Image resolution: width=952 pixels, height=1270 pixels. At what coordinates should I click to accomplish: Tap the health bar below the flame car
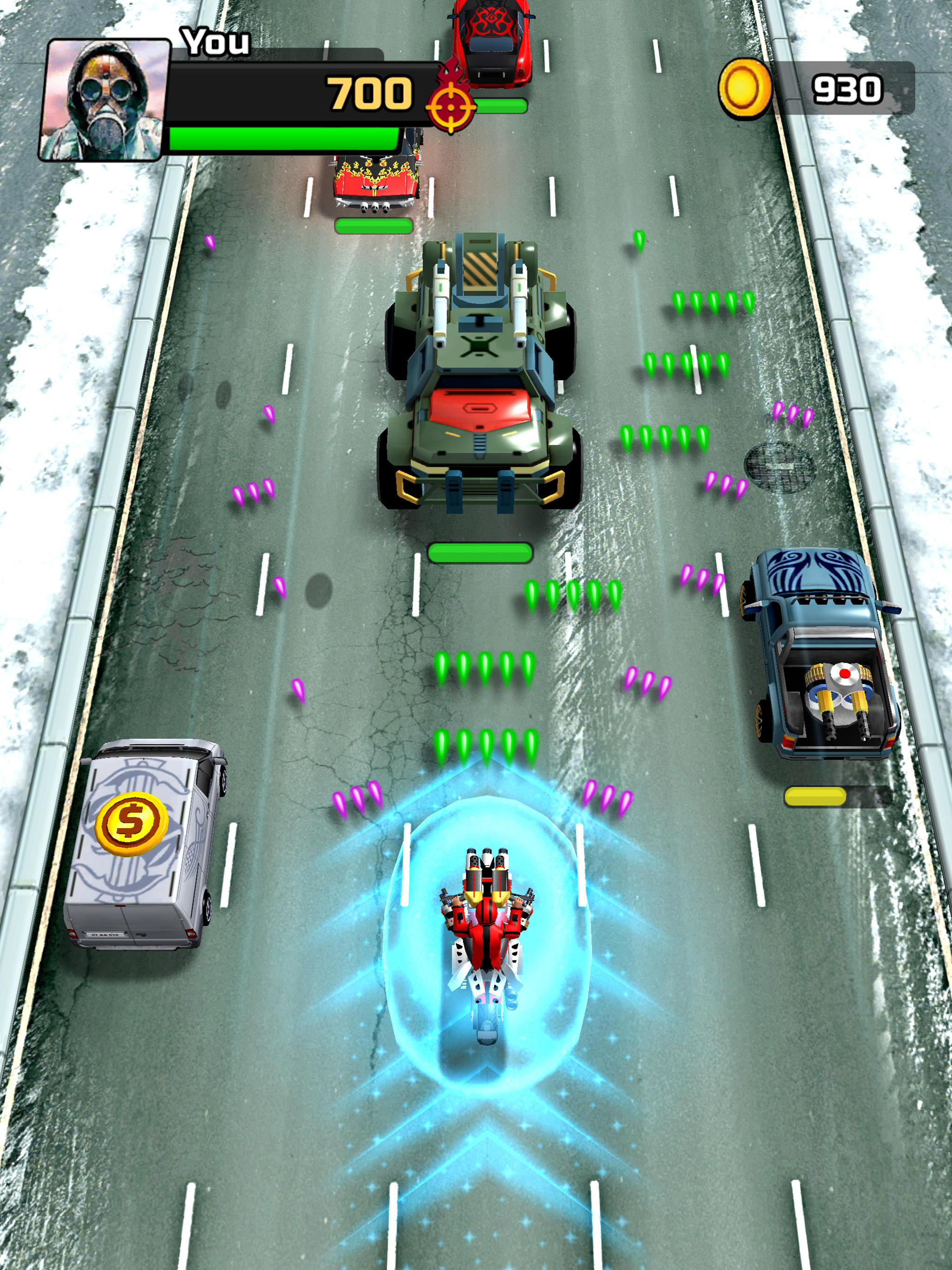point(373,225)
